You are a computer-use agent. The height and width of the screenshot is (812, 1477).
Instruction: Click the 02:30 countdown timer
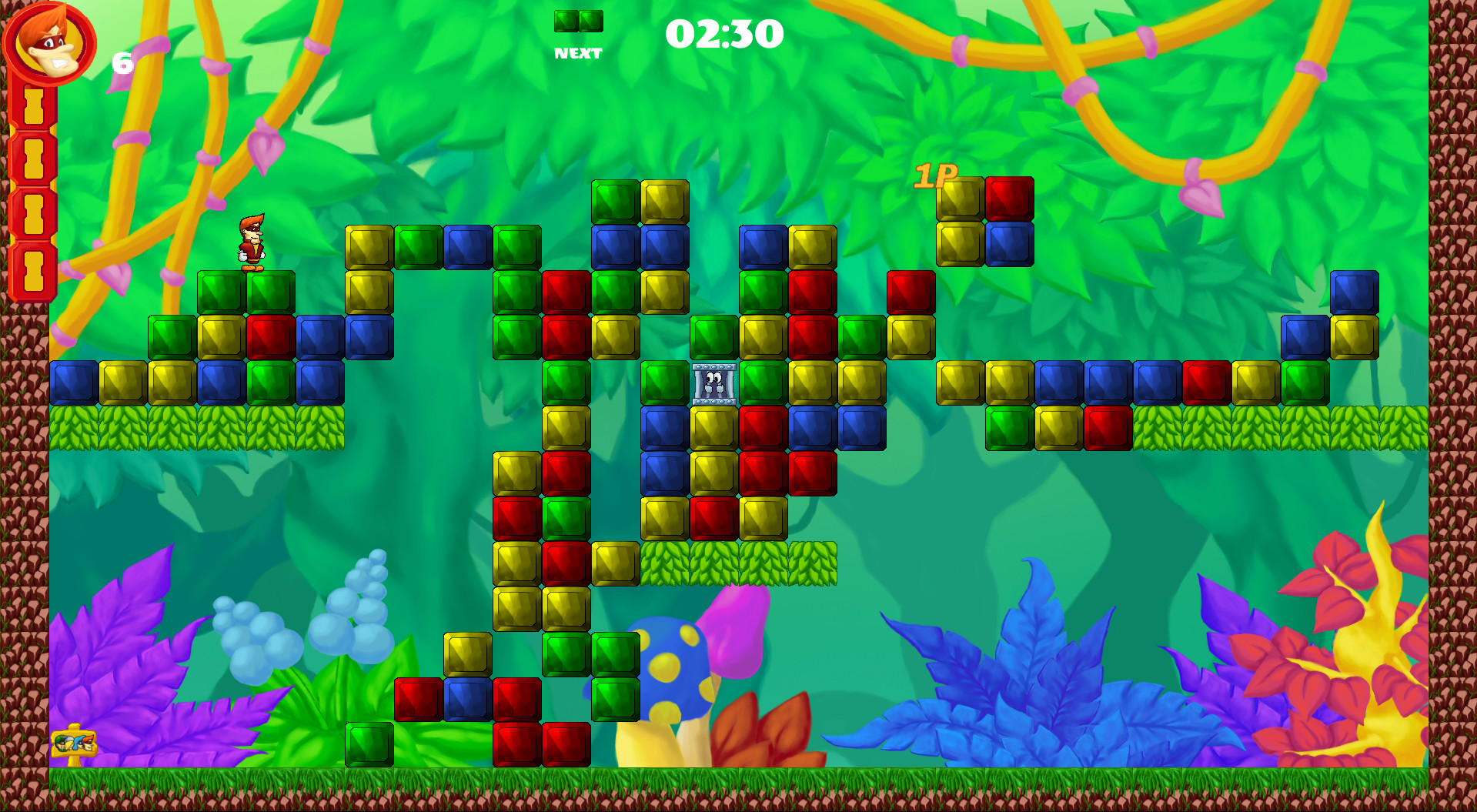click(x=724, y=35)
